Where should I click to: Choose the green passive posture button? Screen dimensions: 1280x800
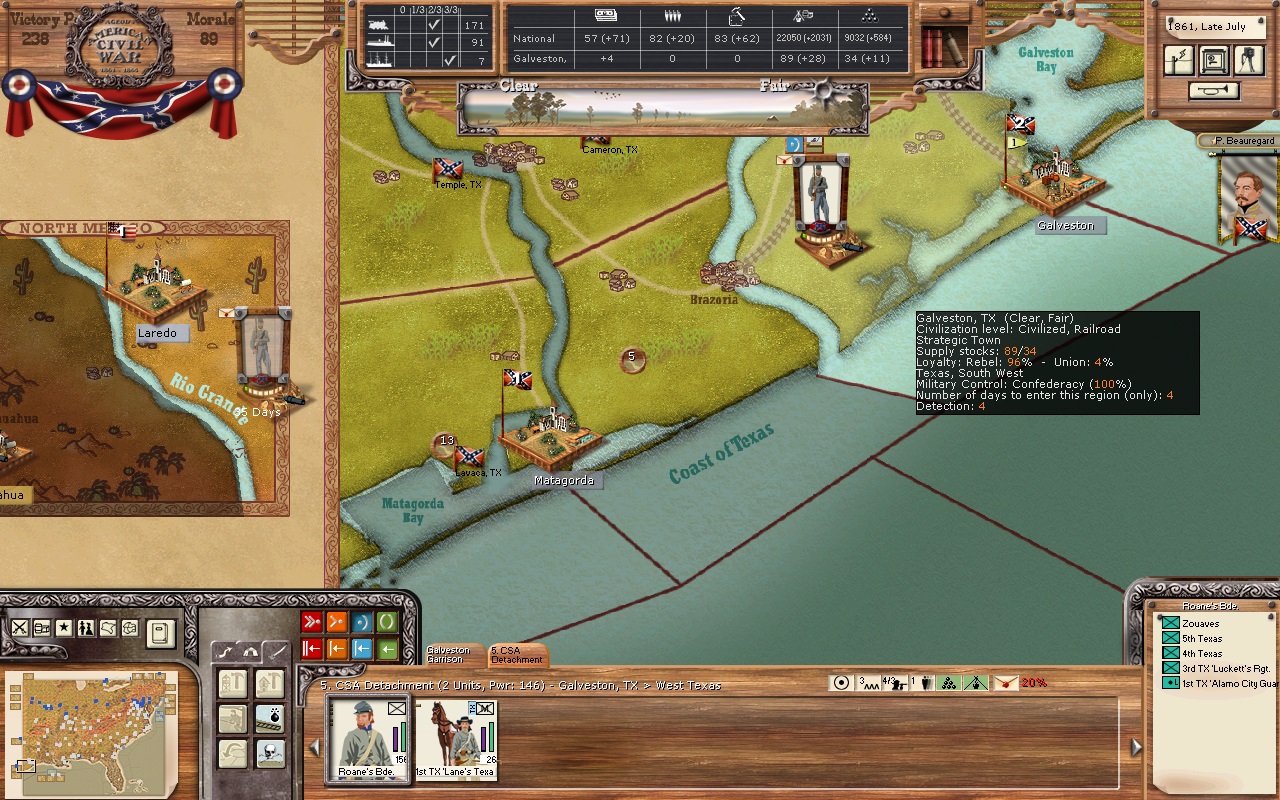point(387,623)
